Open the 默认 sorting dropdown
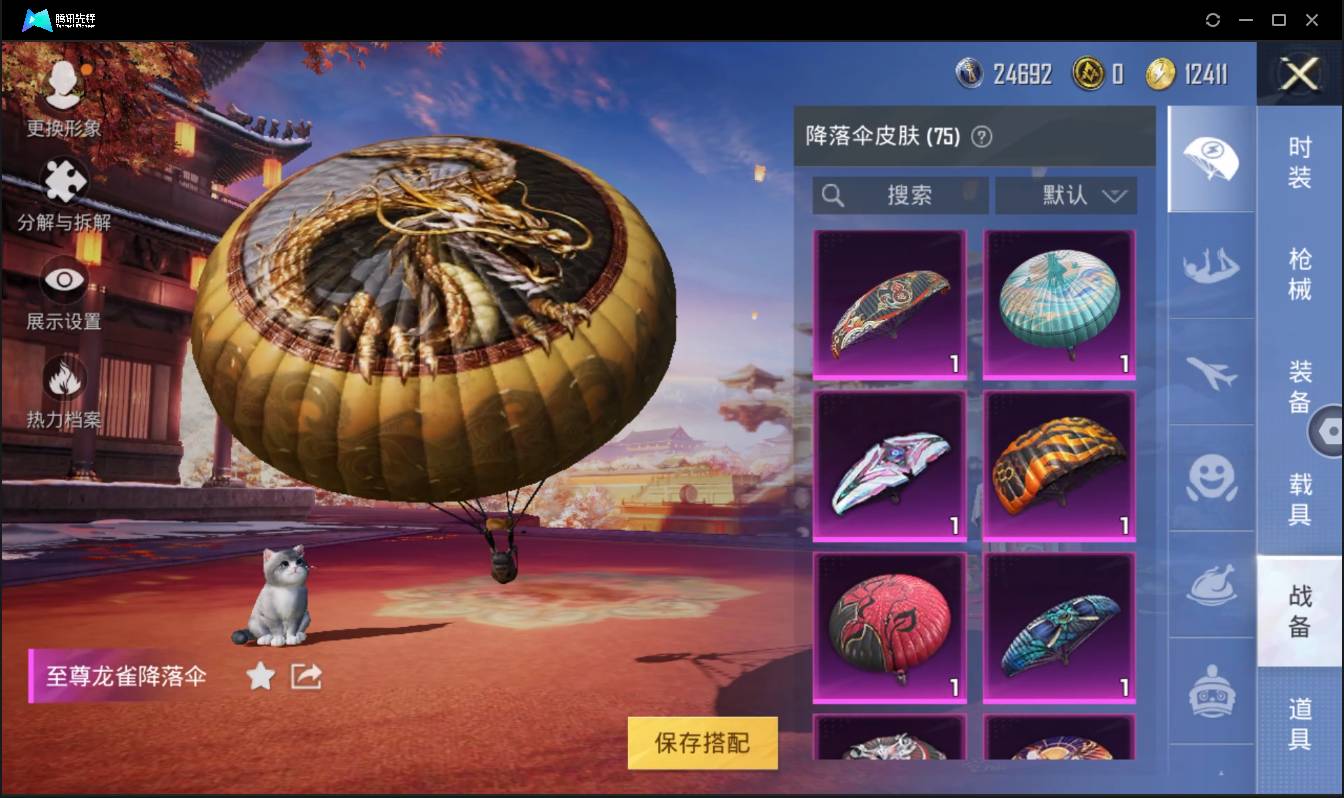The height and width of the screenshot is (798, 1344). pyautogui.click(x=1065, y=196)
